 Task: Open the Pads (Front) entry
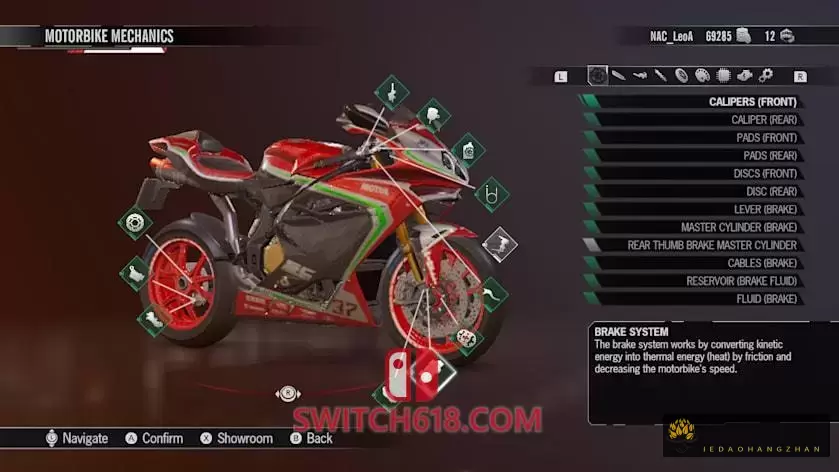(x=765, y=137)
